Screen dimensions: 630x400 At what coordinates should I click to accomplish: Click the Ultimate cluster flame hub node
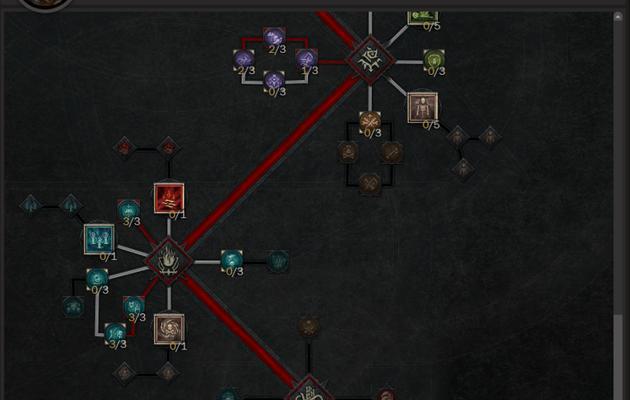pos(169,260)
